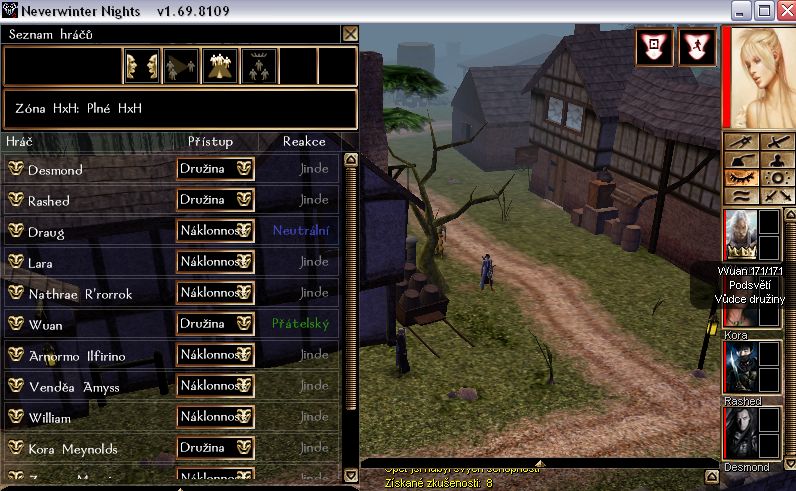
Task: Change Draug's Náklonnost access setting
Action: (215, 231)
